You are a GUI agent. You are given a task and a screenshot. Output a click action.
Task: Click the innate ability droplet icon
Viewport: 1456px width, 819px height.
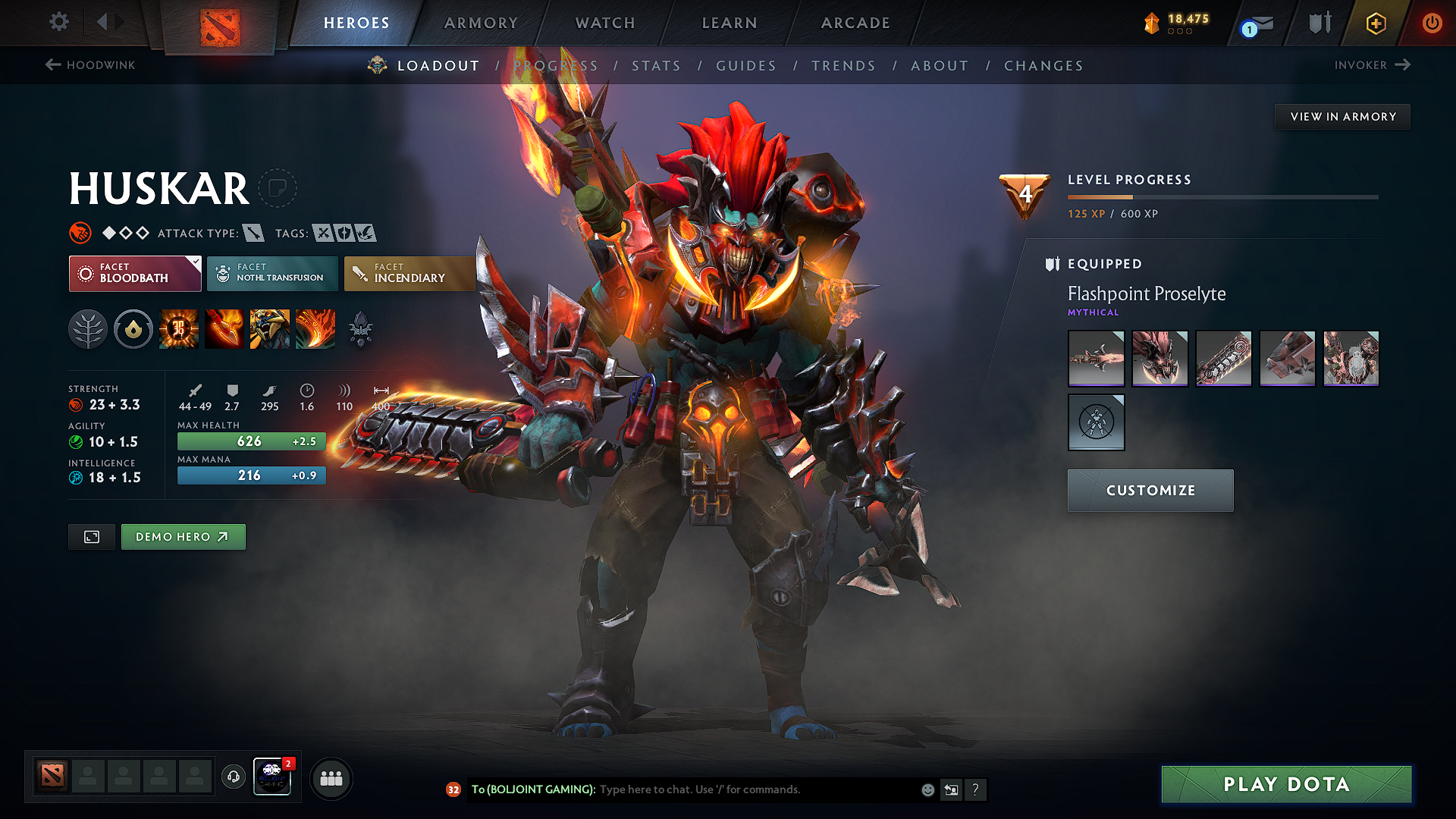tap(133, 328)
